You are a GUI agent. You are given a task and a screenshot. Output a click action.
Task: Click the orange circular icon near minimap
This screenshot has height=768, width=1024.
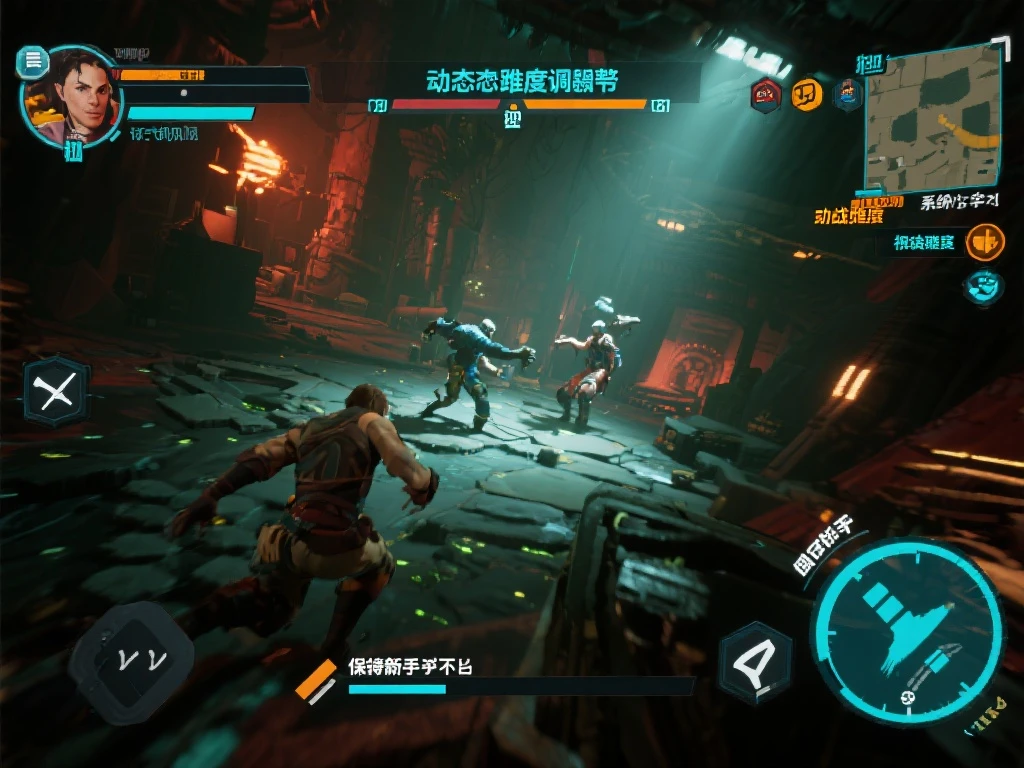806,95
